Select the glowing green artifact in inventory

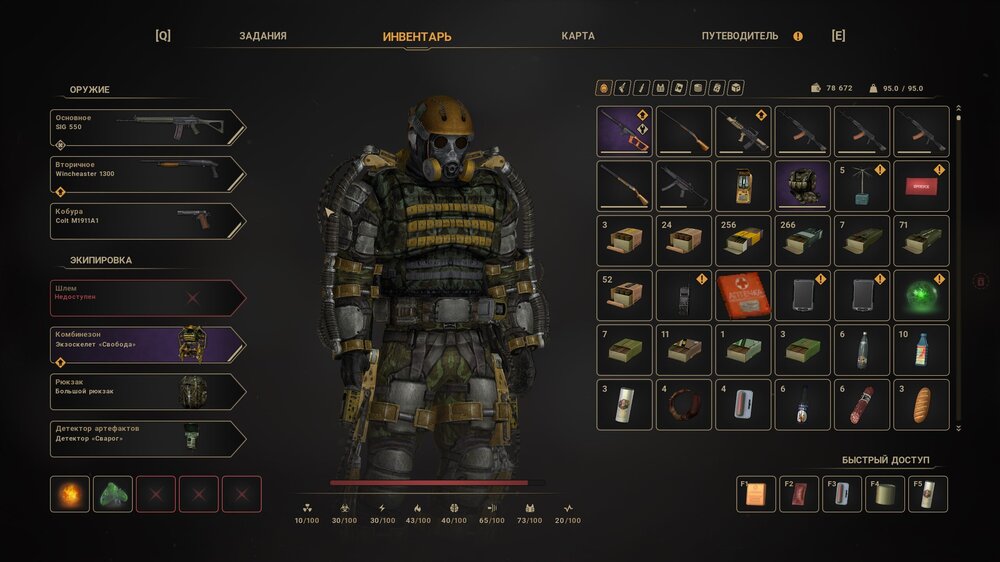point(921,295)
